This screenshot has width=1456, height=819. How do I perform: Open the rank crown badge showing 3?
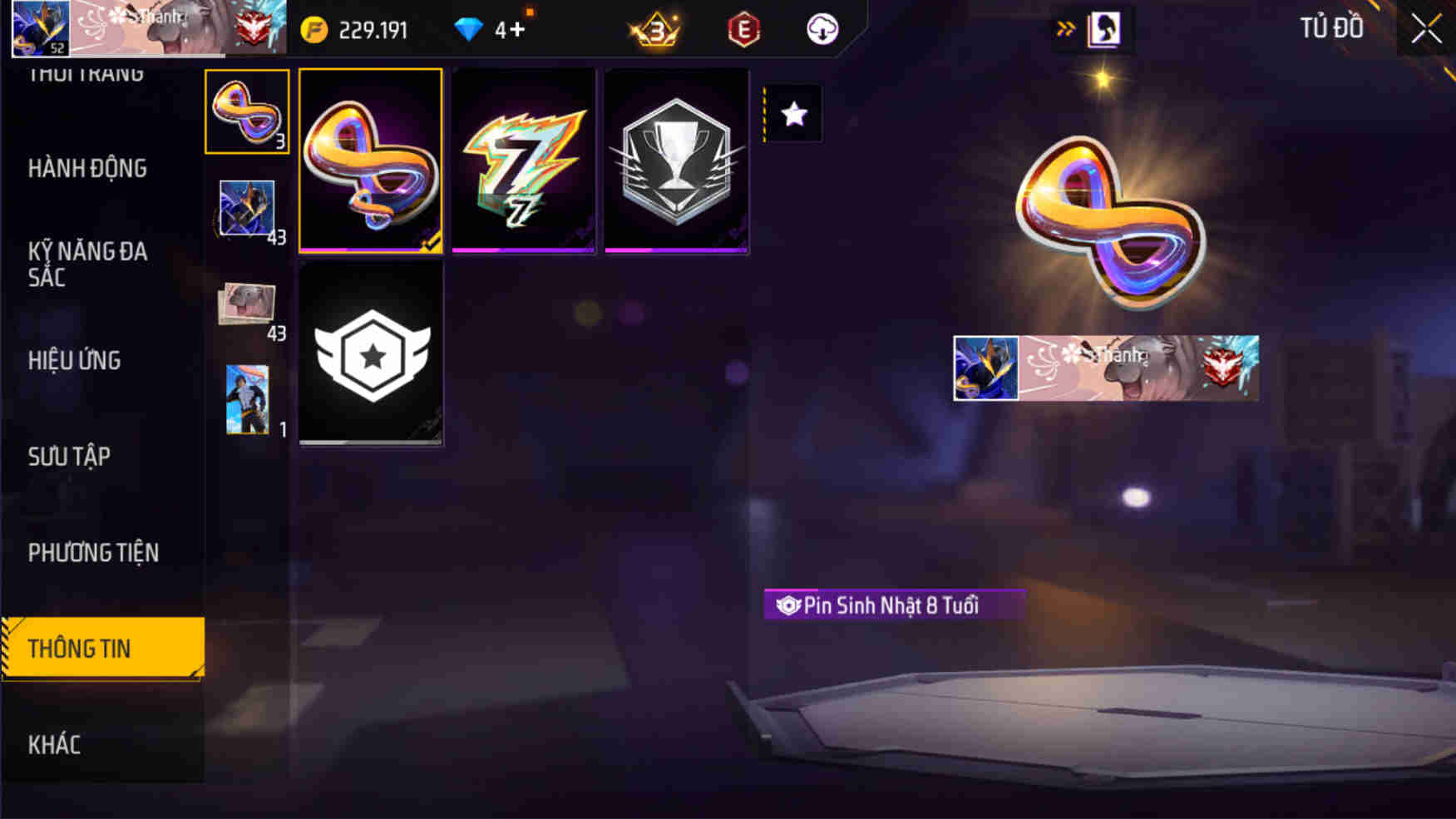(x=654, y=28)
